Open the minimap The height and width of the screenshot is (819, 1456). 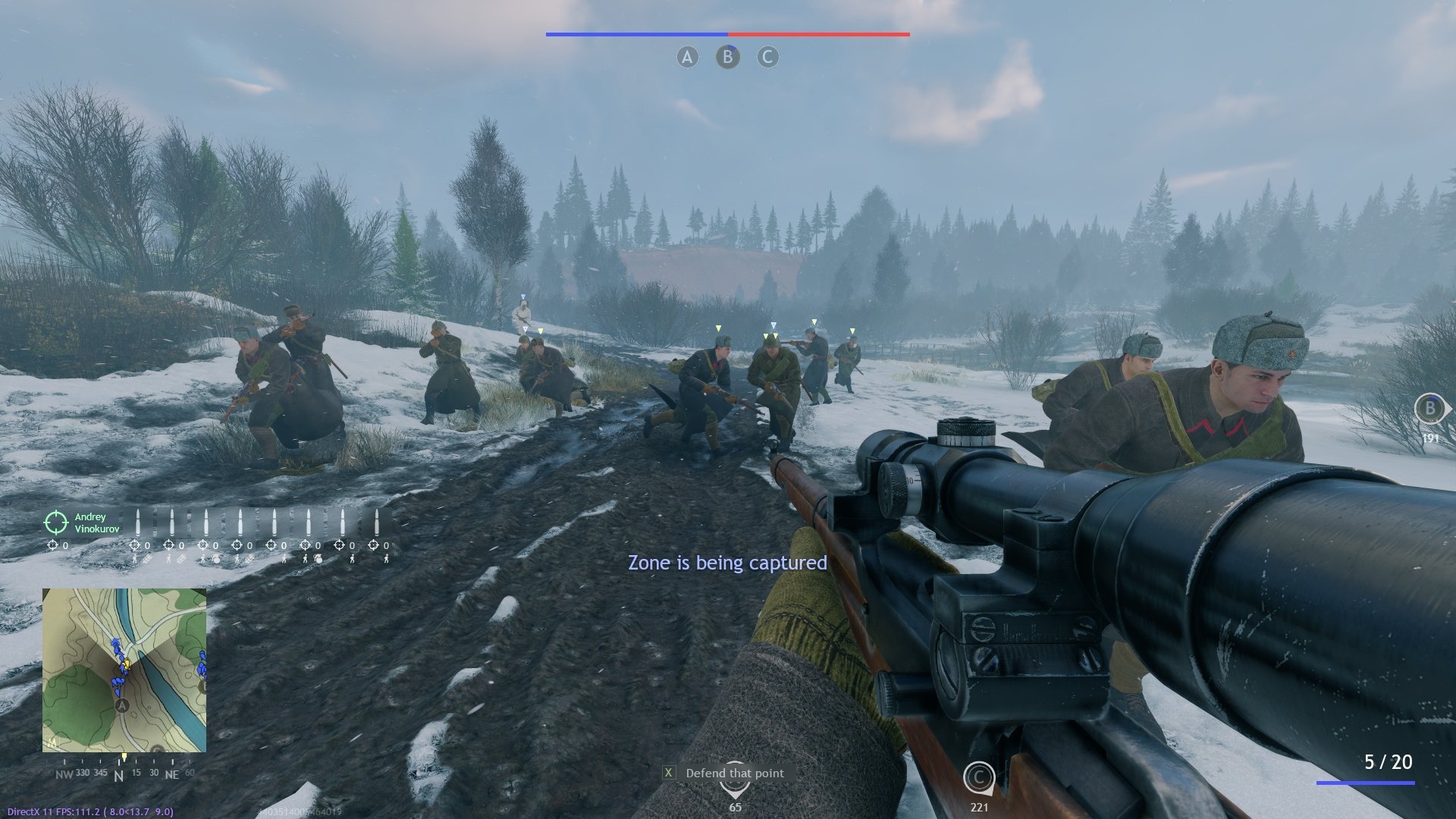[x=124, y=670]
